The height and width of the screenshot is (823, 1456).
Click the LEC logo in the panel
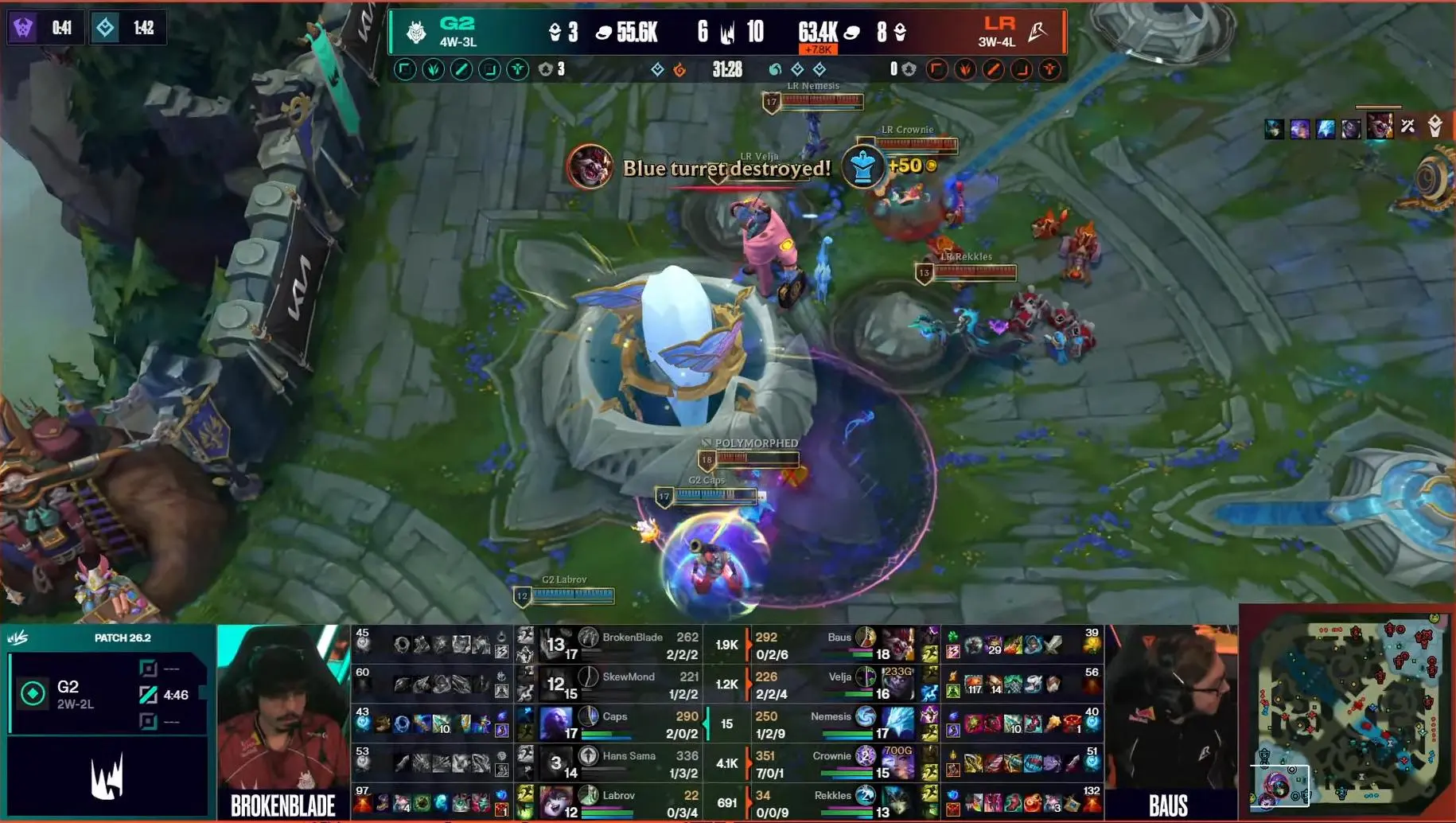click(x=107, y=778)
